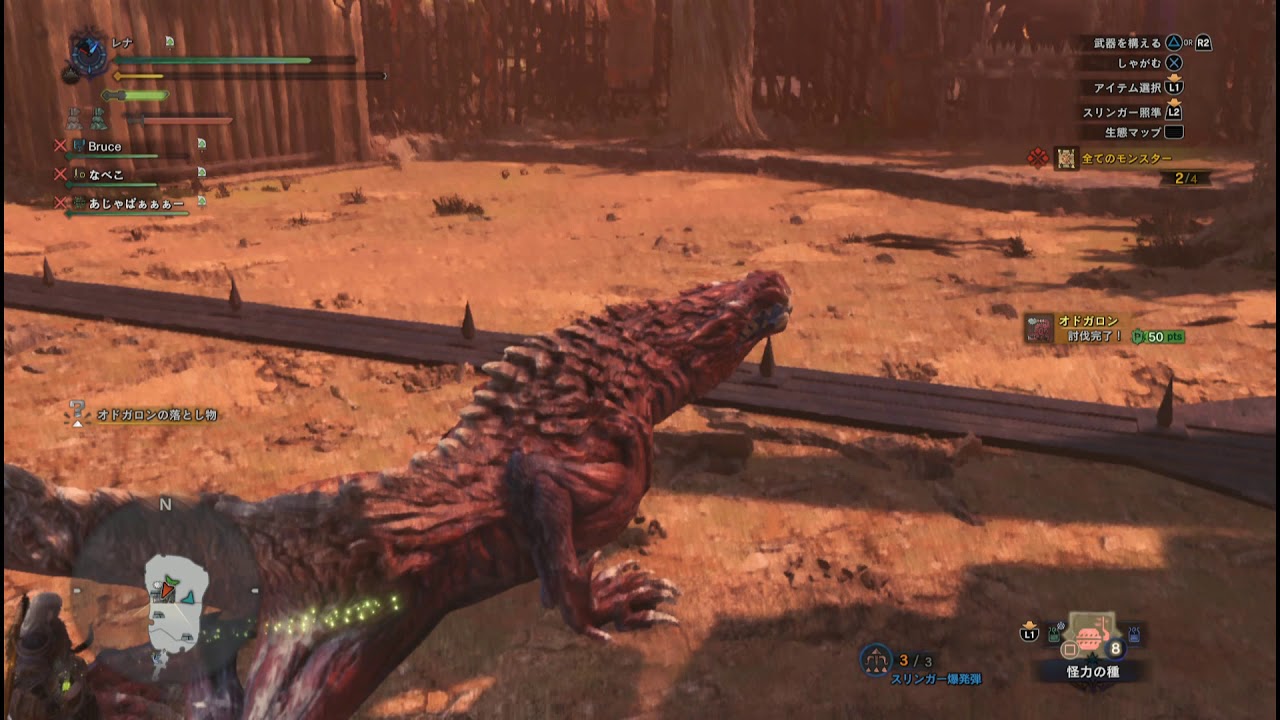The width and height of the screenshot is (1280, 720).
Task: Toggle the leaf buff icon next to レナ
Action: [x=169, y=41]
